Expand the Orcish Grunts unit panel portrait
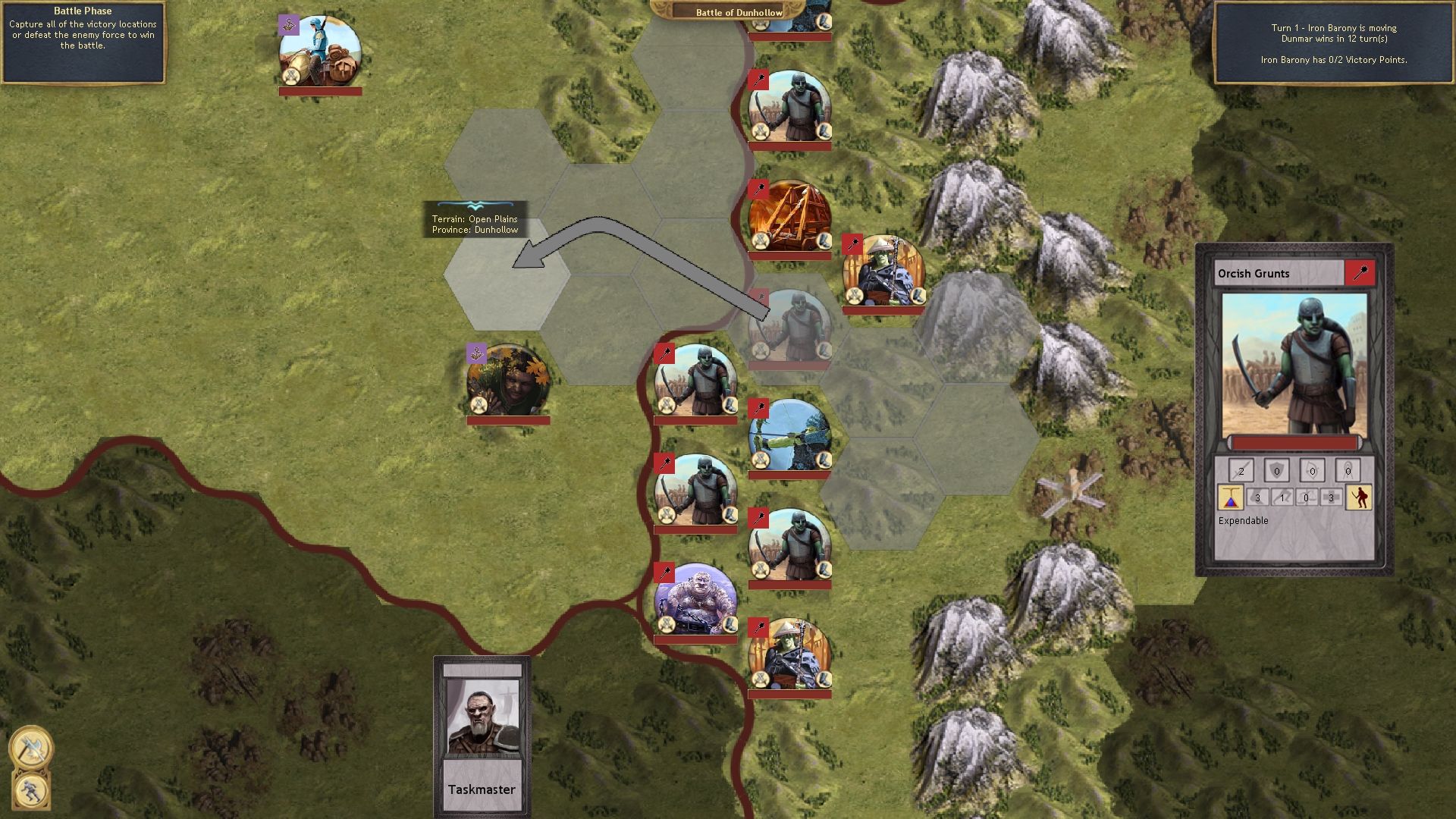 (x=1298, y=364)
